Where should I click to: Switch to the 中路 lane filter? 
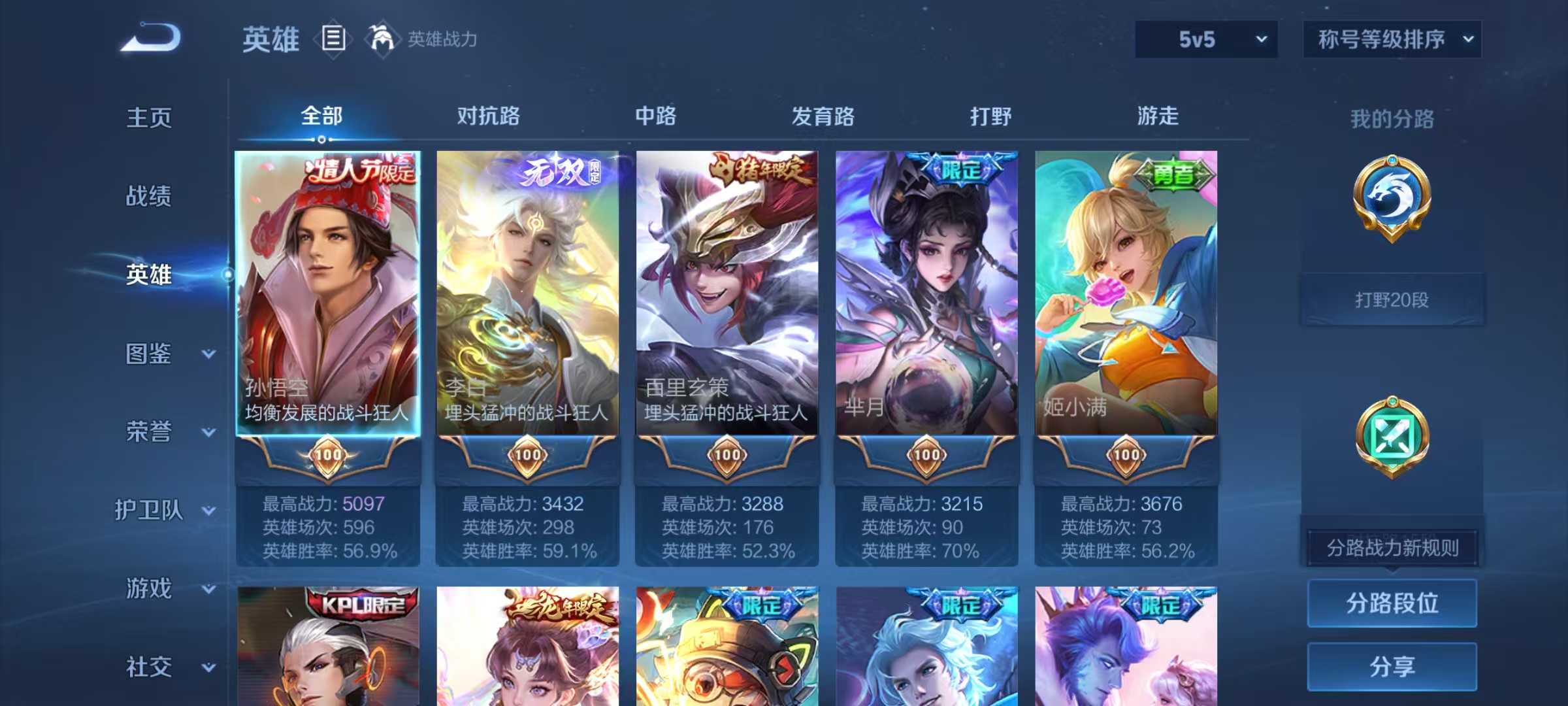[655, 116]
